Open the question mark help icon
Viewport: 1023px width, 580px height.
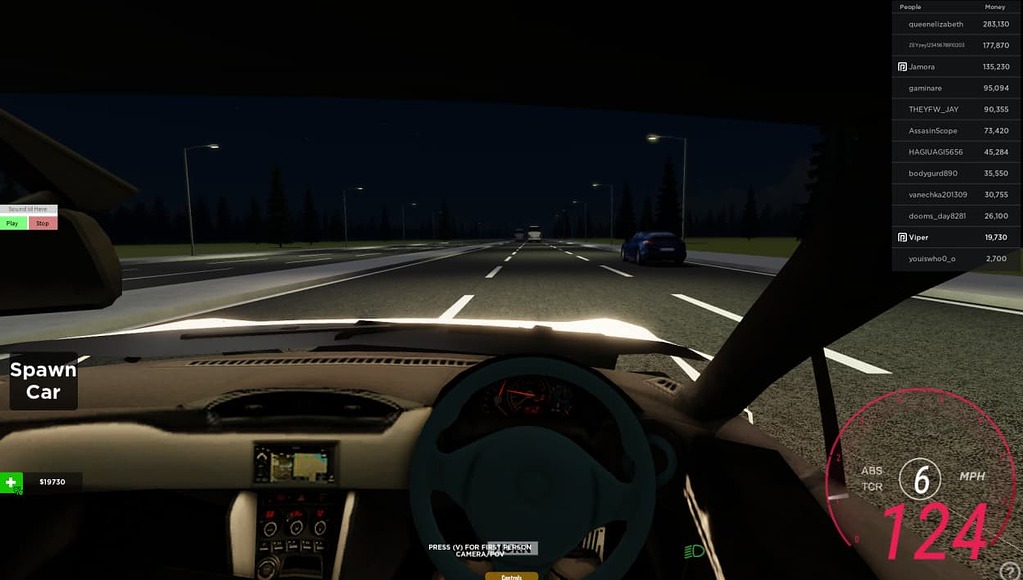pos(1010,571)
